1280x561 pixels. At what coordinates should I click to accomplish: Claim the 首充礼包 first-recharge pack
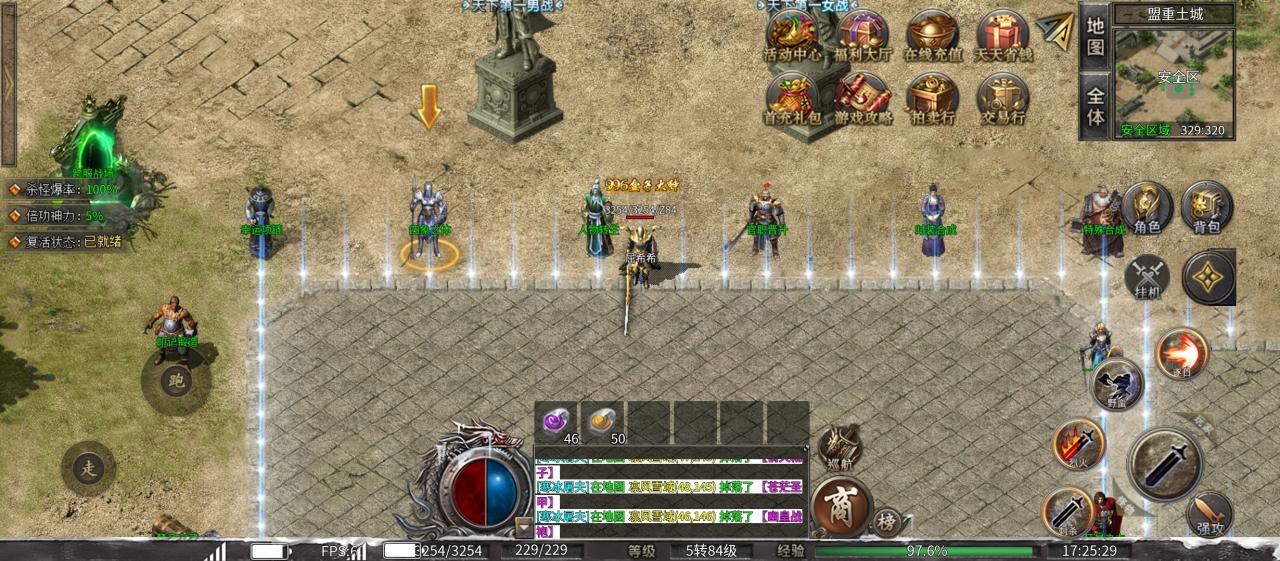[x=790, y=99]
